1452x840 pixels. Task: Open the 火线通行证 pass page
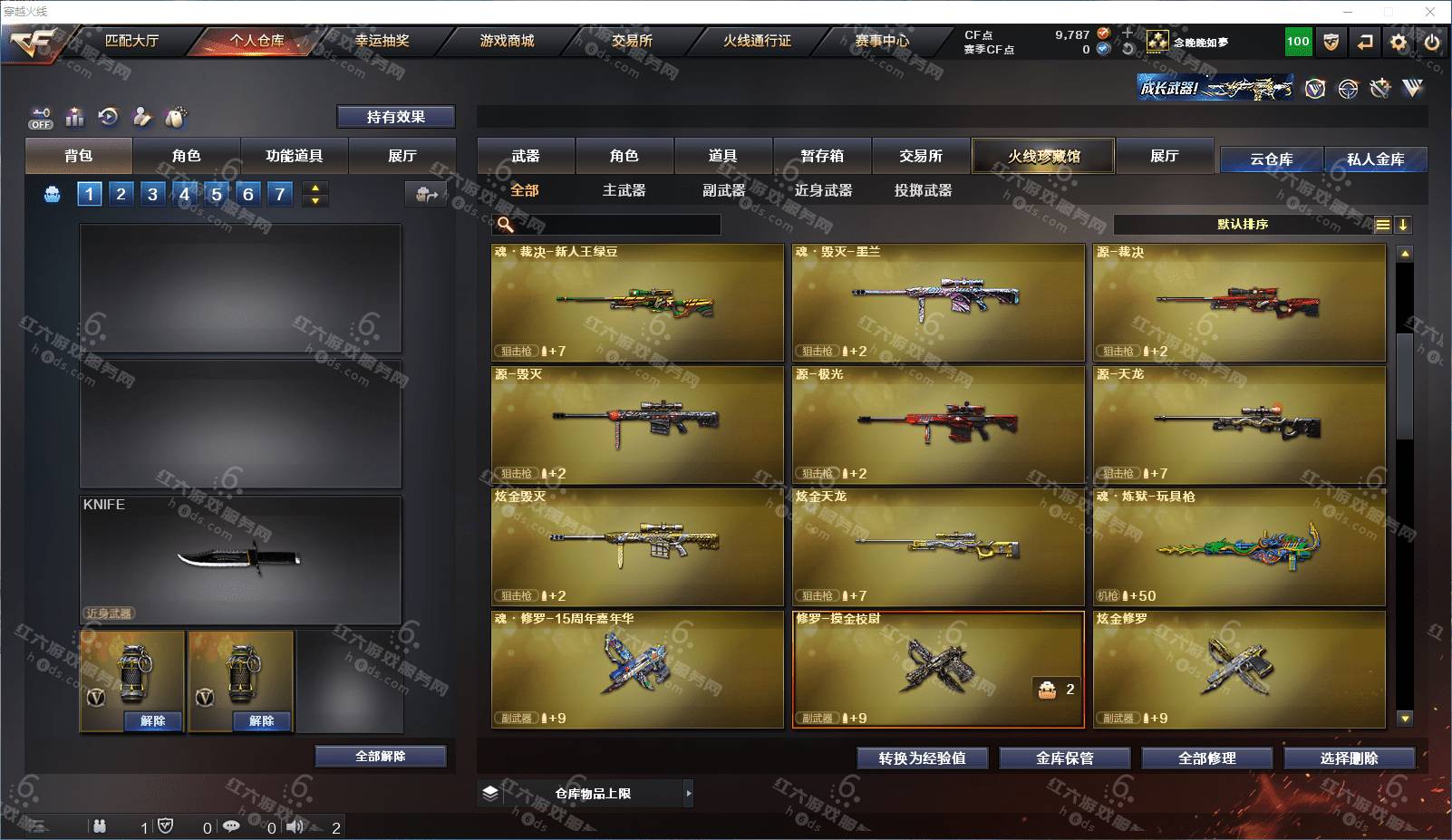[757, 41]
